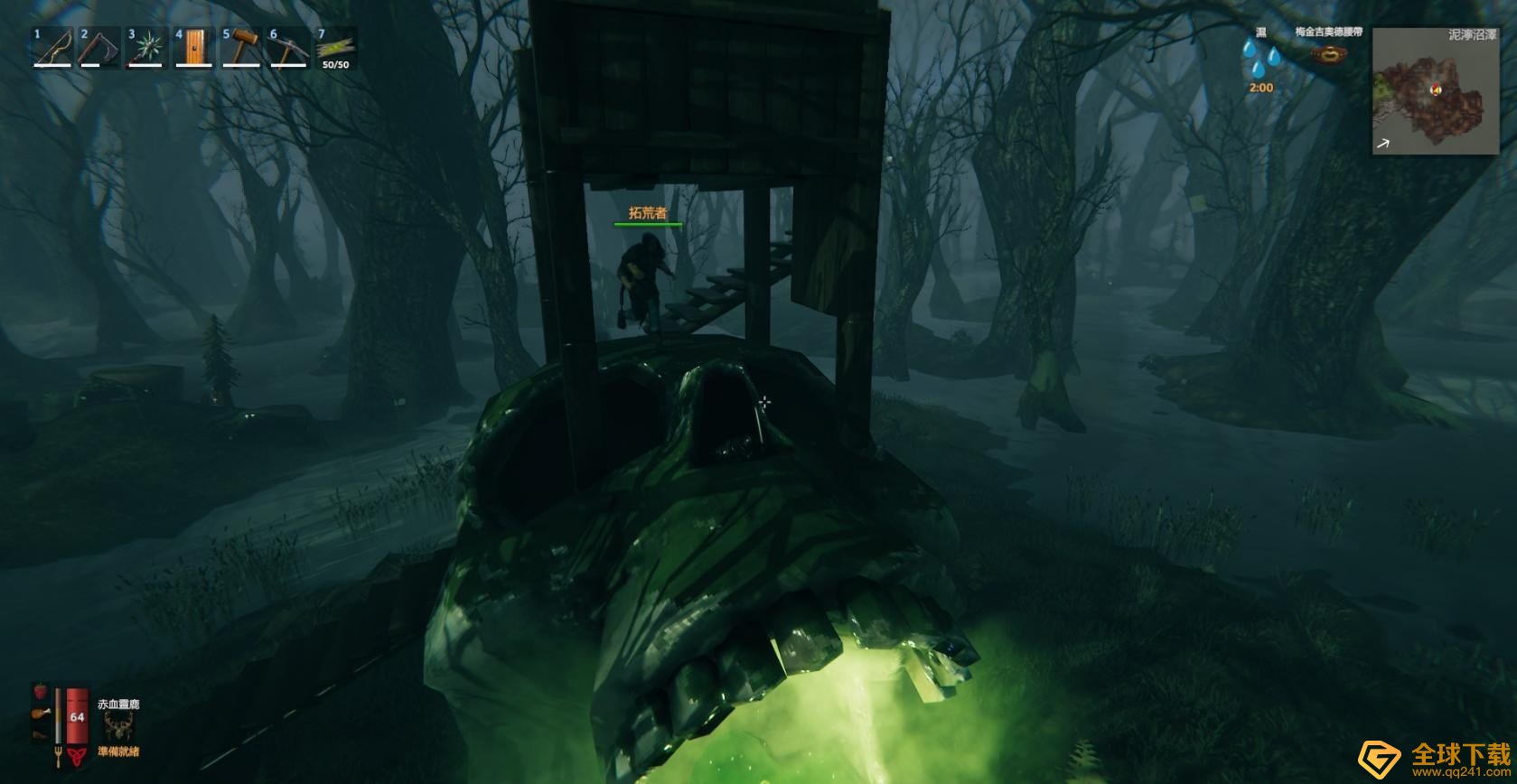Select the wooden shield in slot 4
Screen dimensions: 1517x784
coord(194,47)
